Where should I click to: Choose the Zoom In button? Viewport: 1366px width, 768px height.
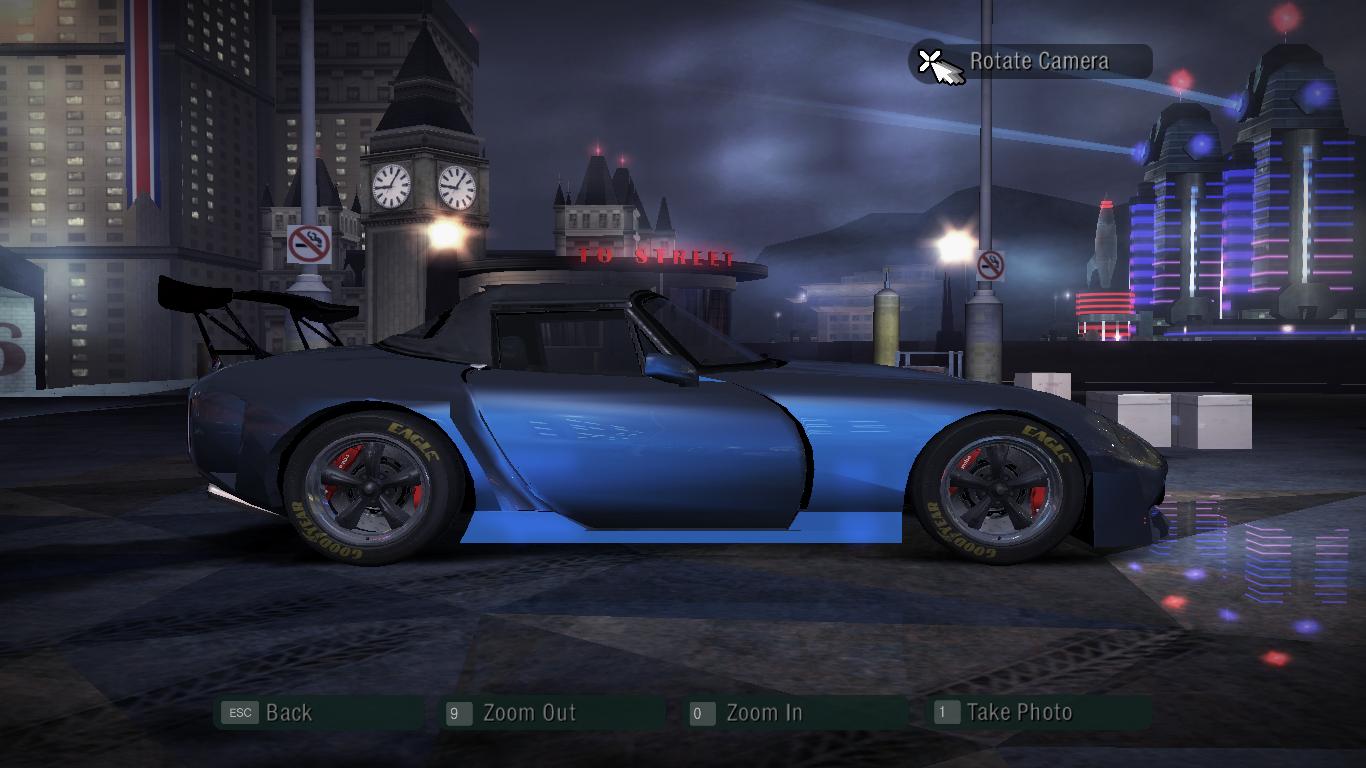[763, 713]
